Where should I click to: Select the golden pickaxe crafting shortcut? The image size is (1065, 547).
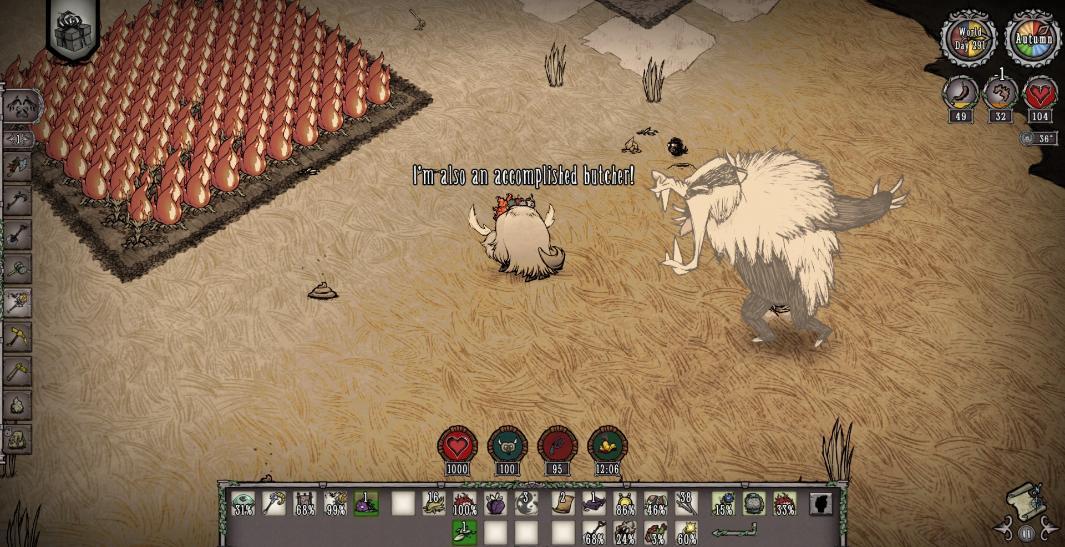(x=19, y=337)
